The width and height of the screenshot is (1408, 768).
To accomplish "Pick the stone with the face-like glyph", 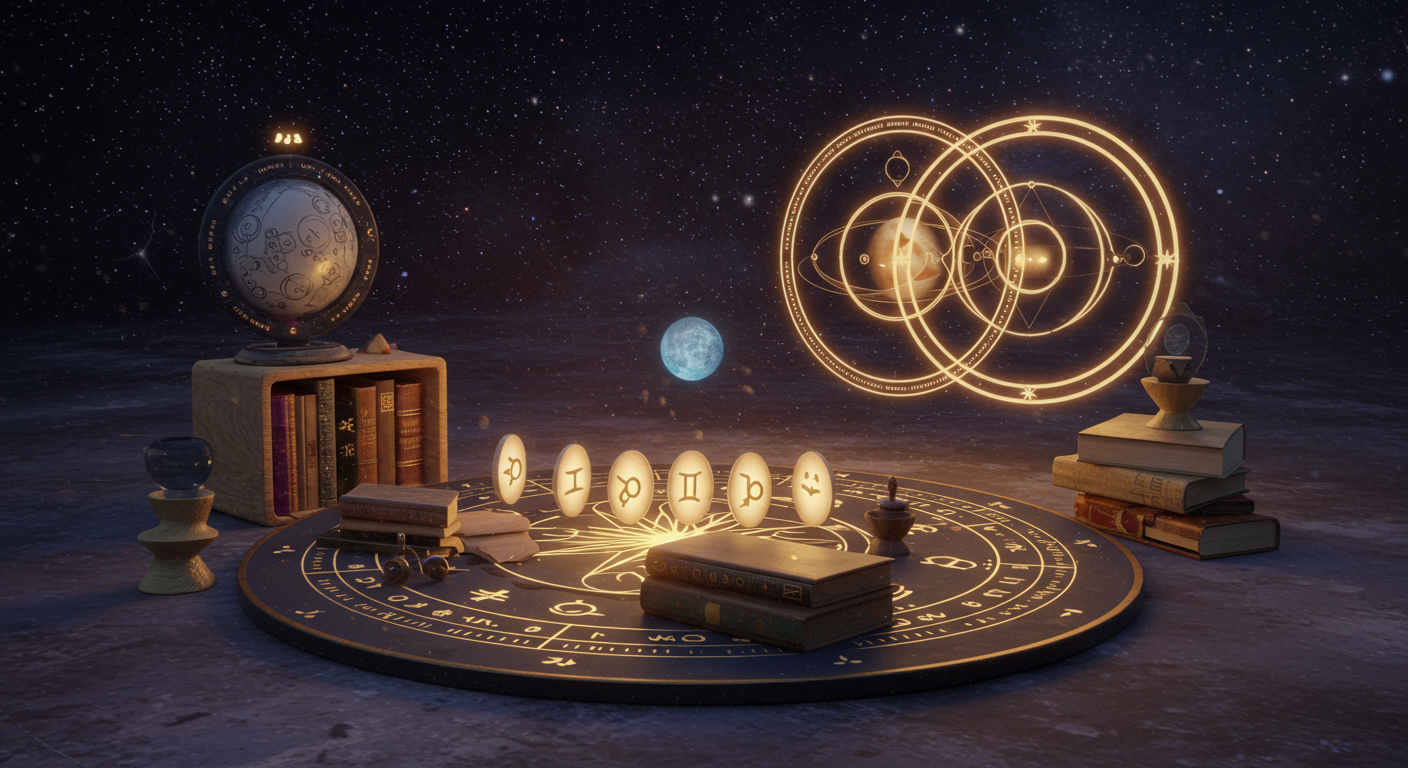I will point(812,487).
